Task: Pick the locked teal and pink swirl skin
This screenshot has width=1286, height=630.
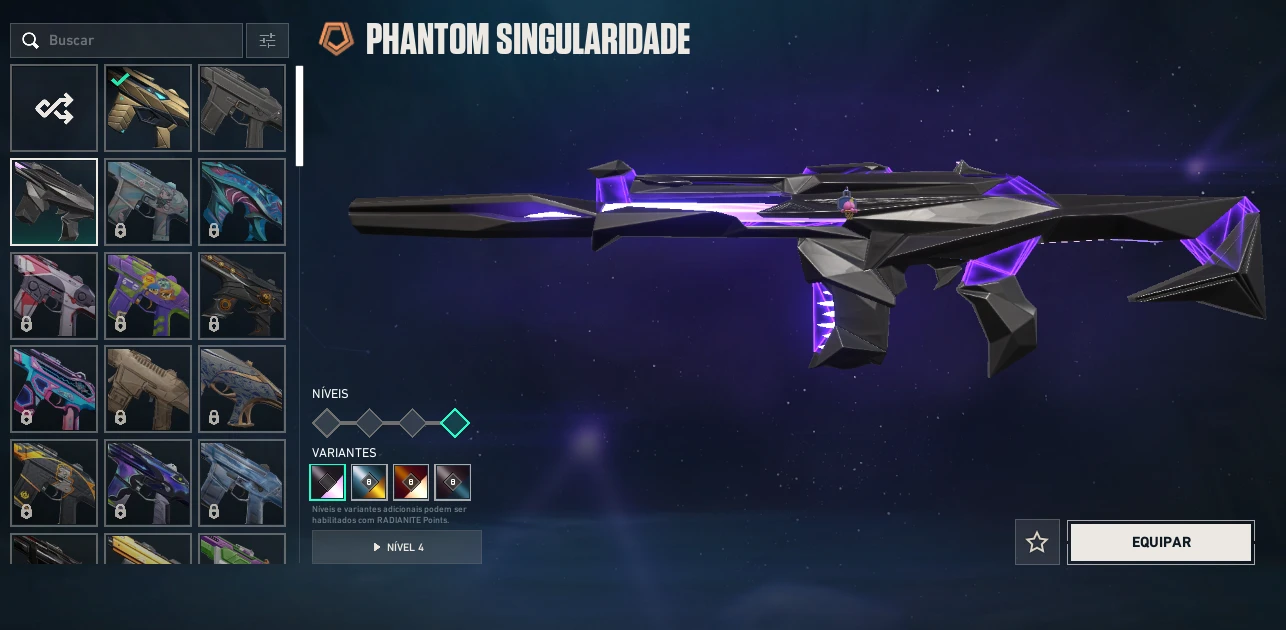Action: 242,202
